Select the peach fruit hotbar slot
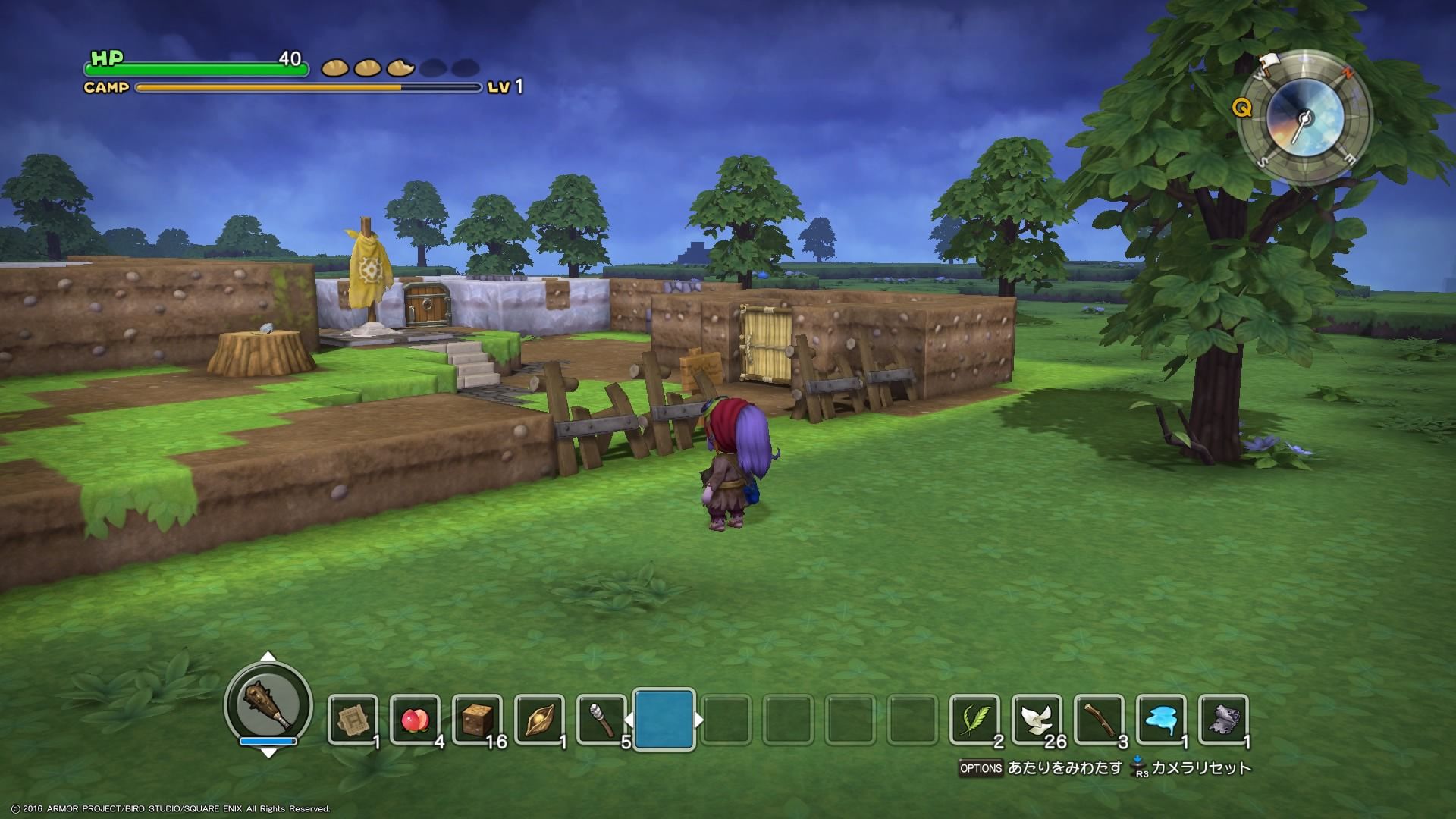 [x=415, y=720]
